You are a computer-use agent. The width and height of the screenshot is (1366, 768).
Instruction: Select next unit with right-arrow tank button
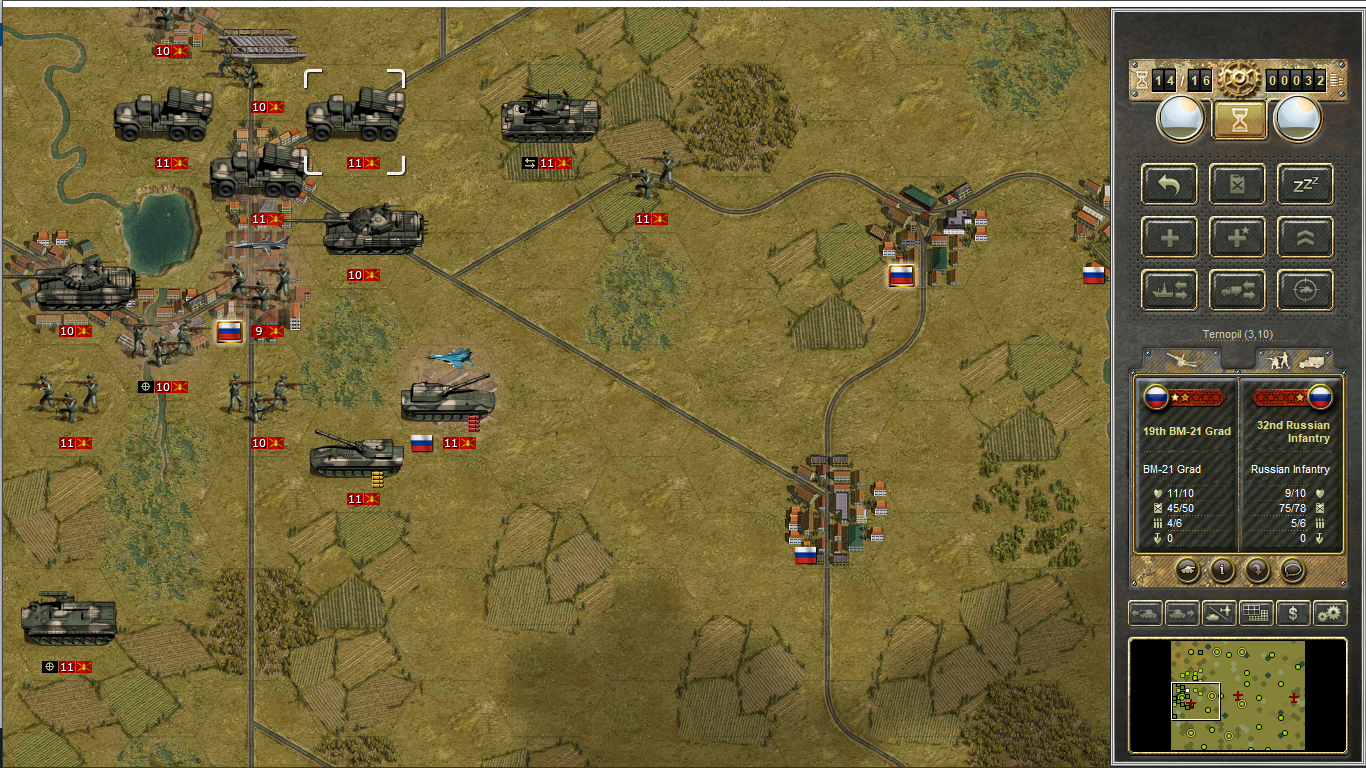(1182, 613)
